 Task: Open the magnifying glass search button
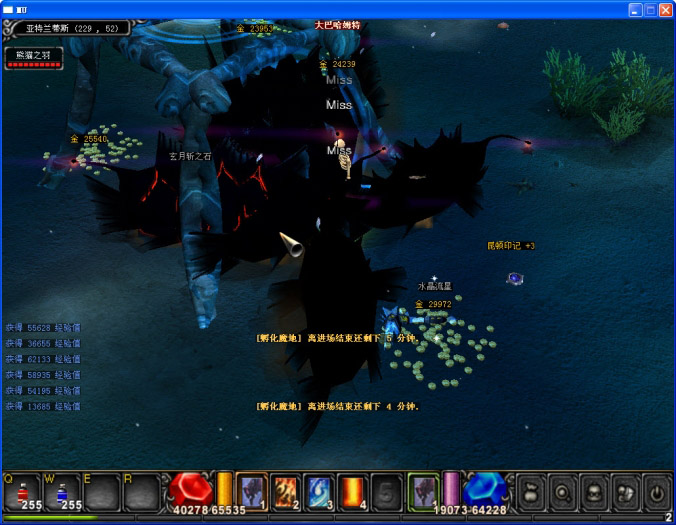point(564,492)
